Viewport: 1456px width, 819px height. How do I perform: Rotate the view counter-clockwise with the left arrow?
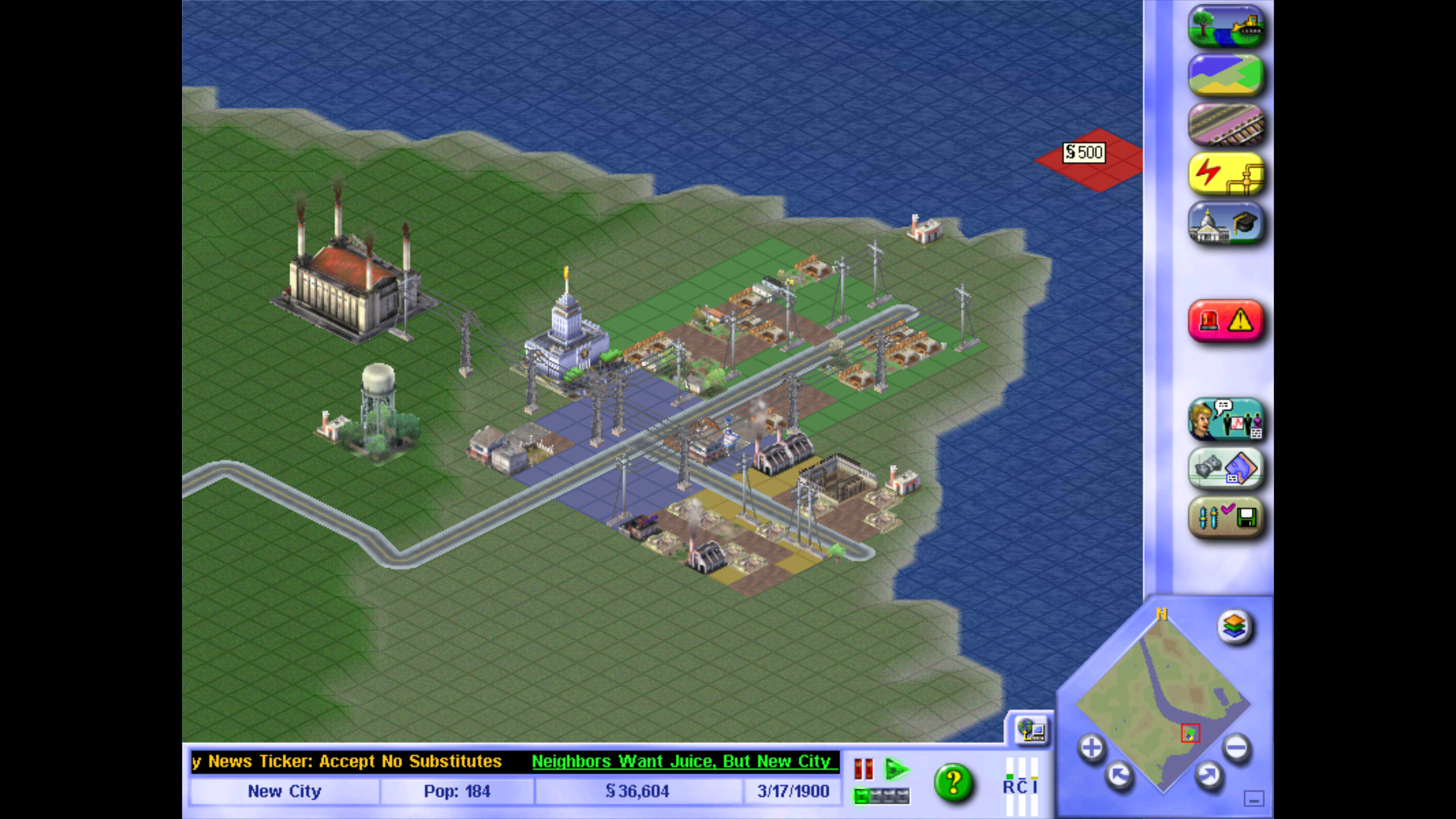[1119, 775]
